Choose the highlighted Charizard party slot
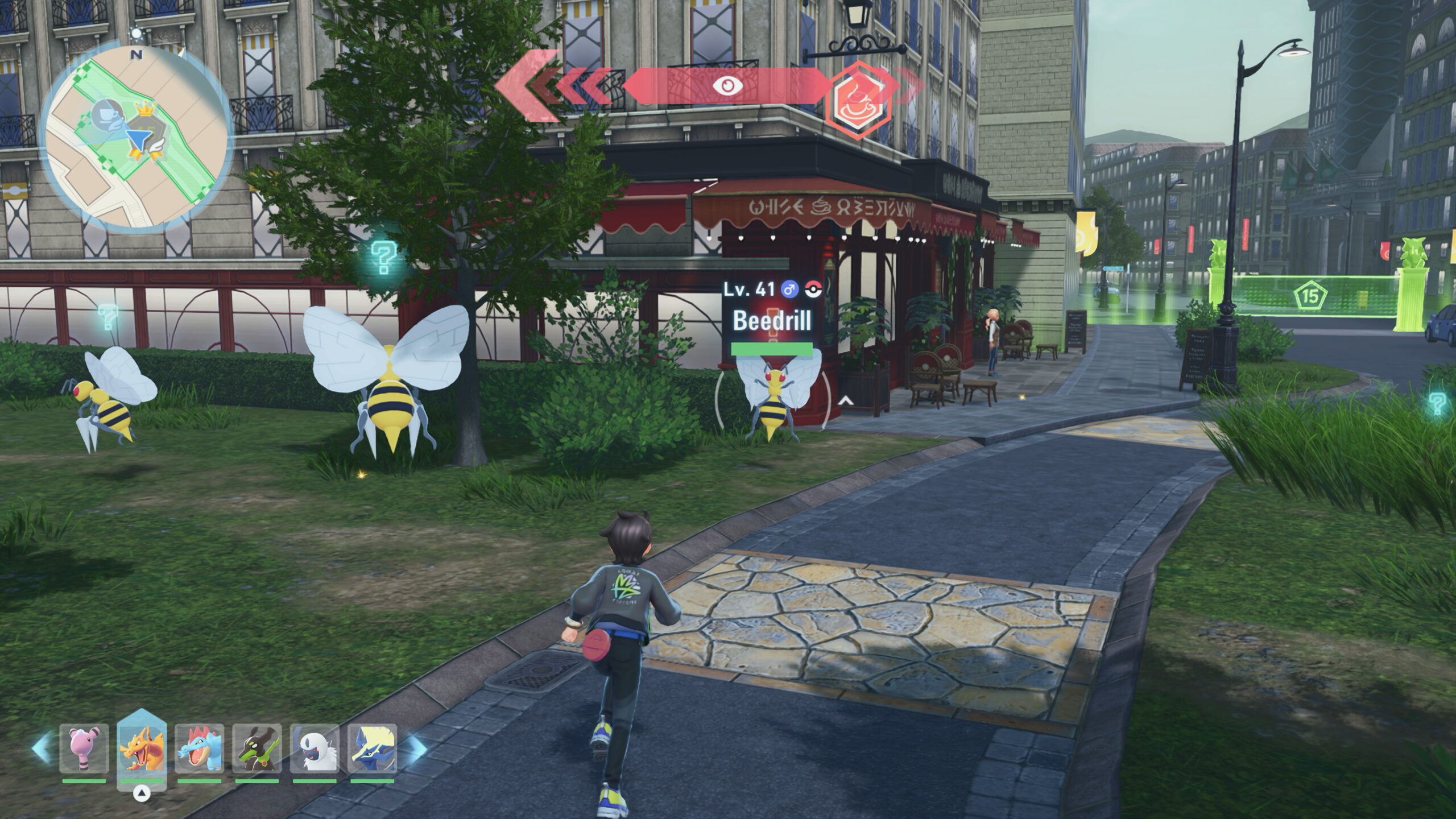The height and width of the screenshot is (819, 1456). (142, 748)
